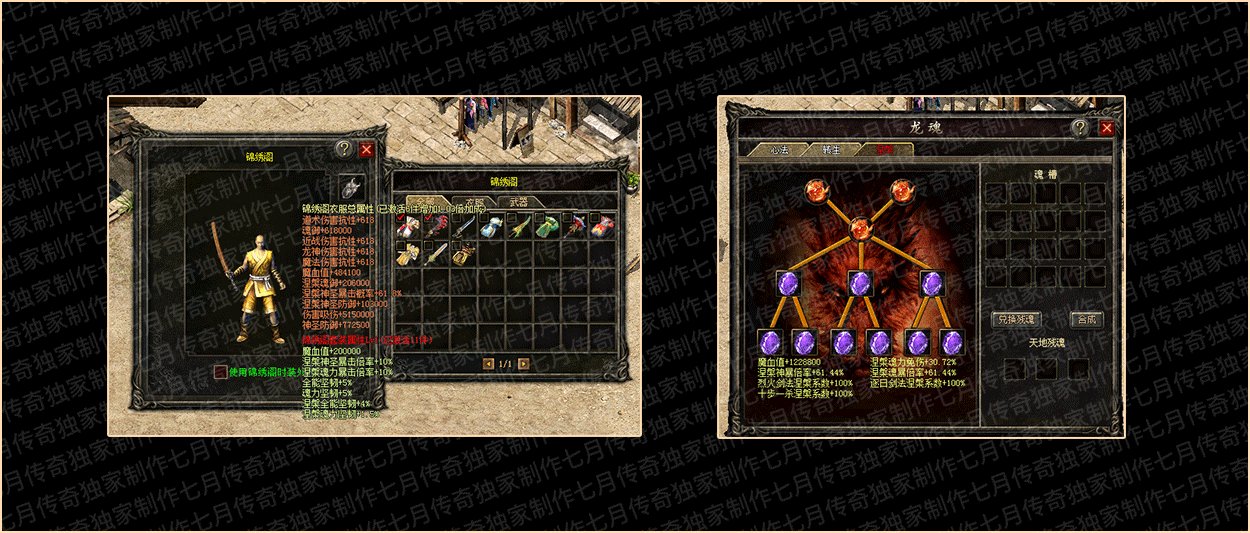Image resolution: width=1250 pixels, height=533 pixels.
Task: Open help for the 锦绣阁 window
Action: 344,149
